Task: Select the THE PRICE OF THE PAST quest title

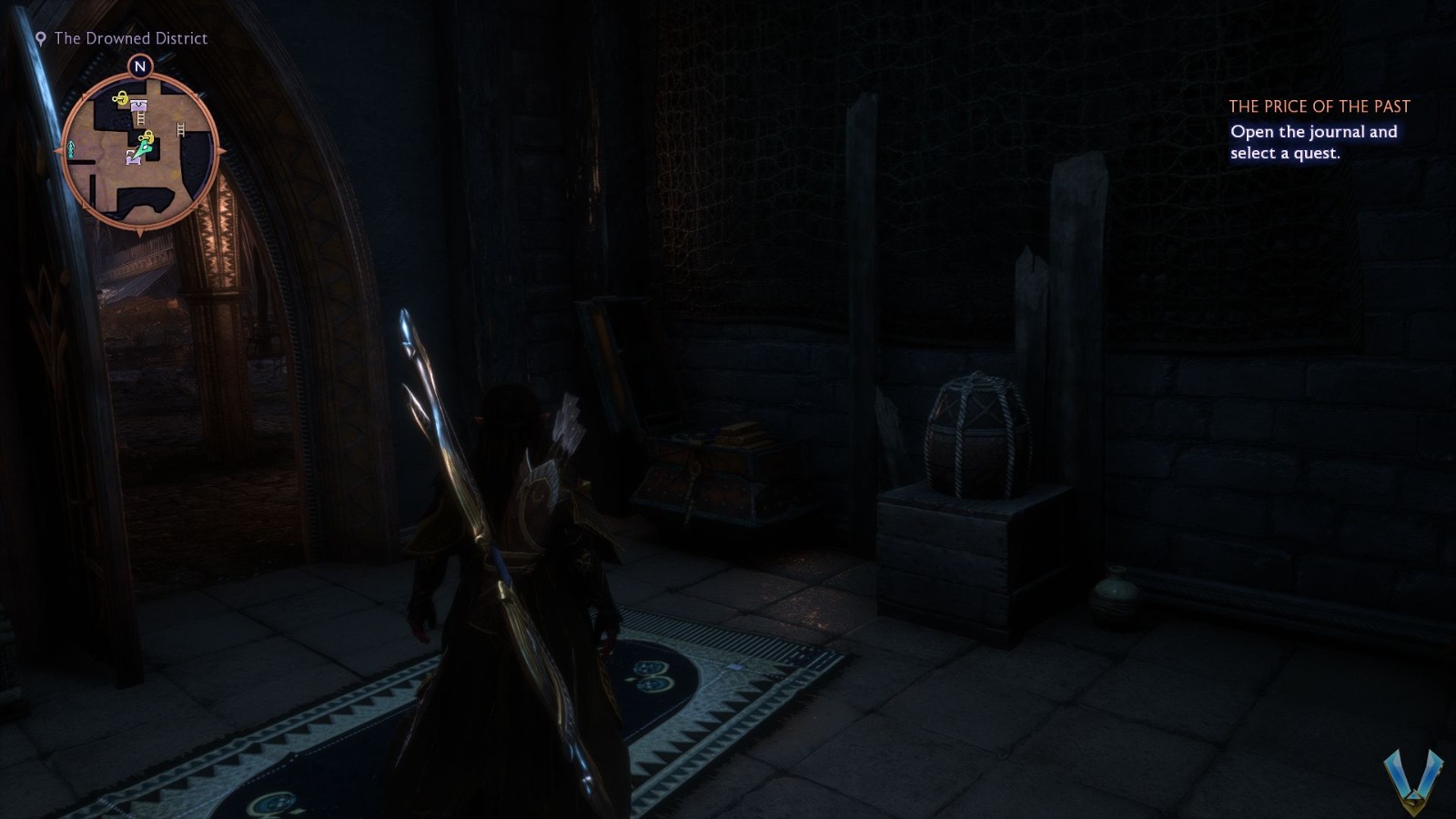Action: click(1320, 106)
